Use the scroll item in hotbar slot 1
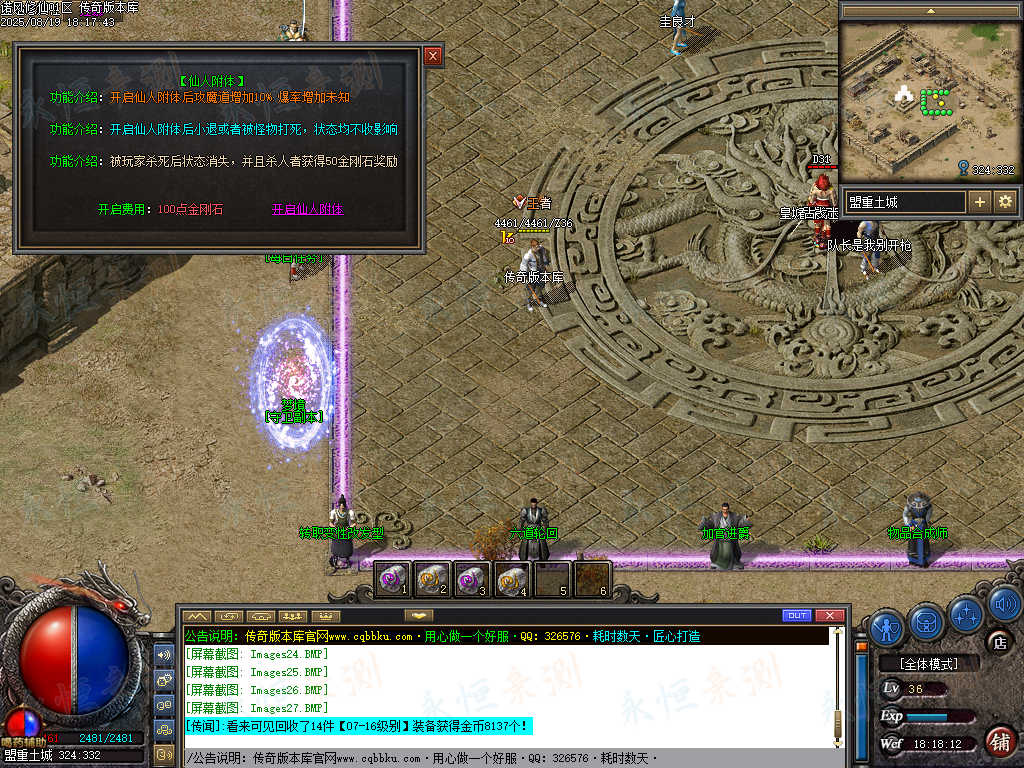 click(x=392, y=579)
